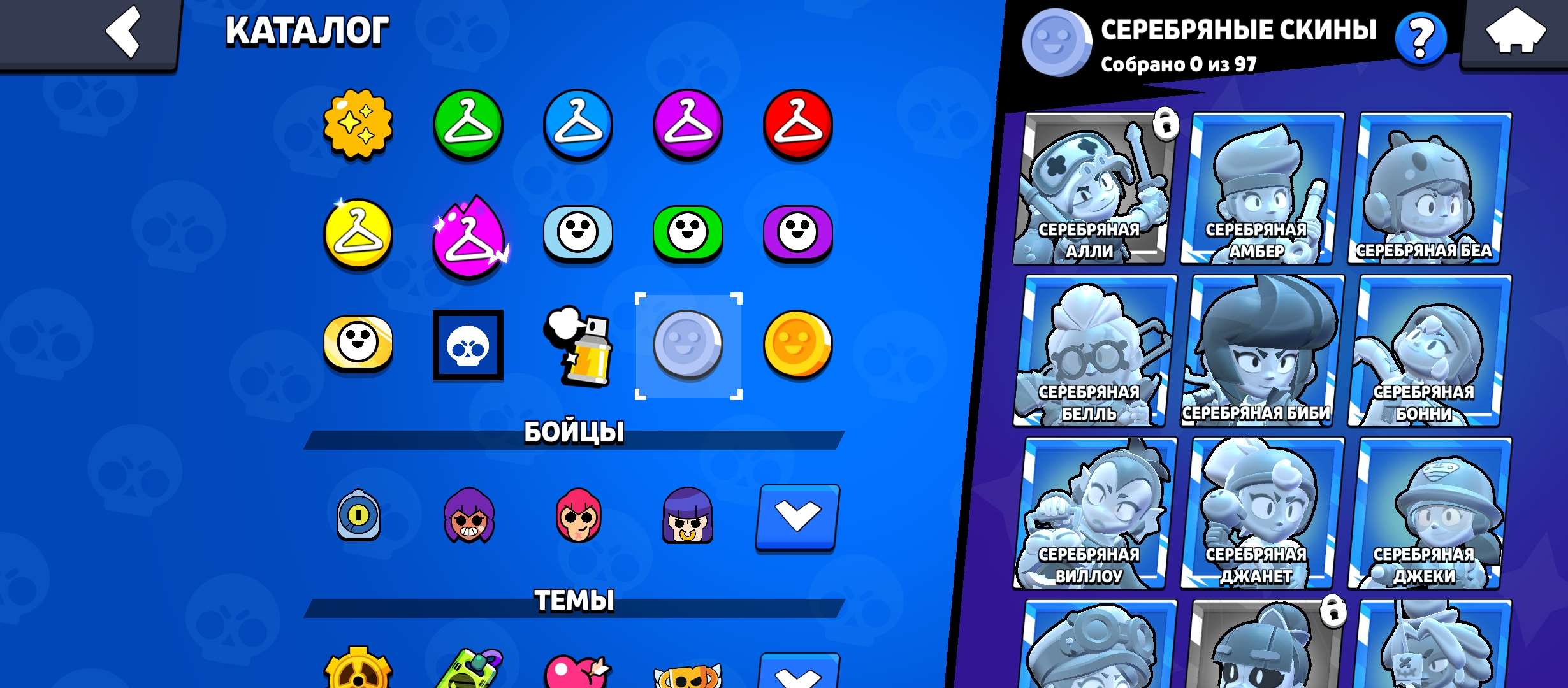Select the nose-ring brawler filter

tap(688, 517)
